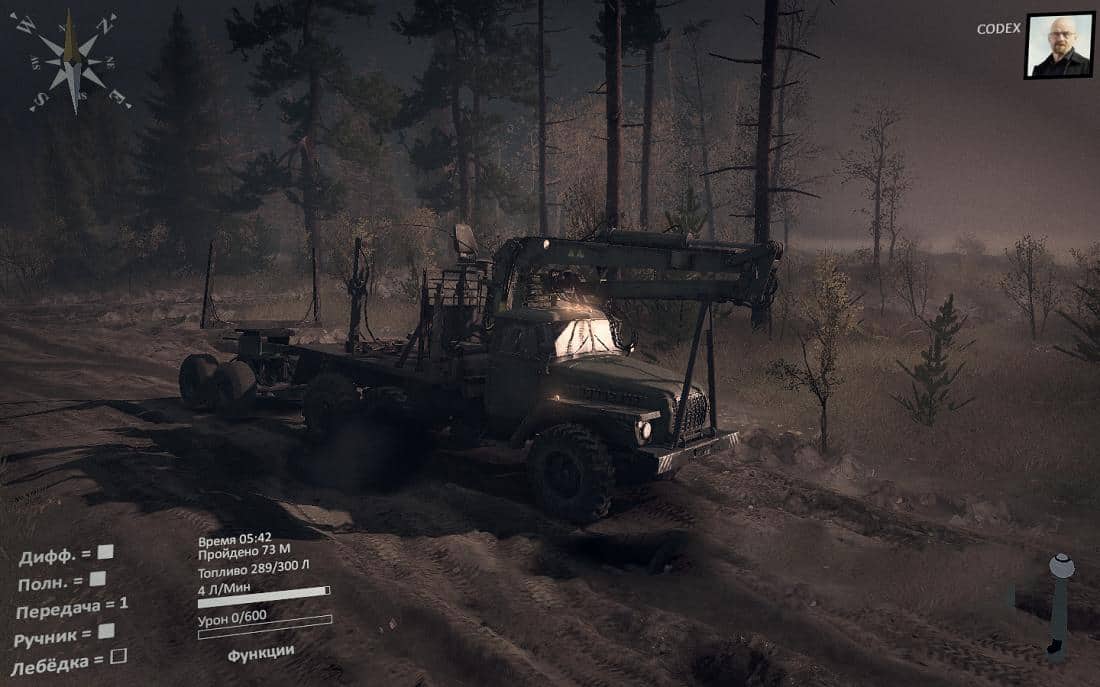Toggle the Ручник handbrake checkbox
This screenshot has width=1100, height=687.
click(x=106, y=631)
